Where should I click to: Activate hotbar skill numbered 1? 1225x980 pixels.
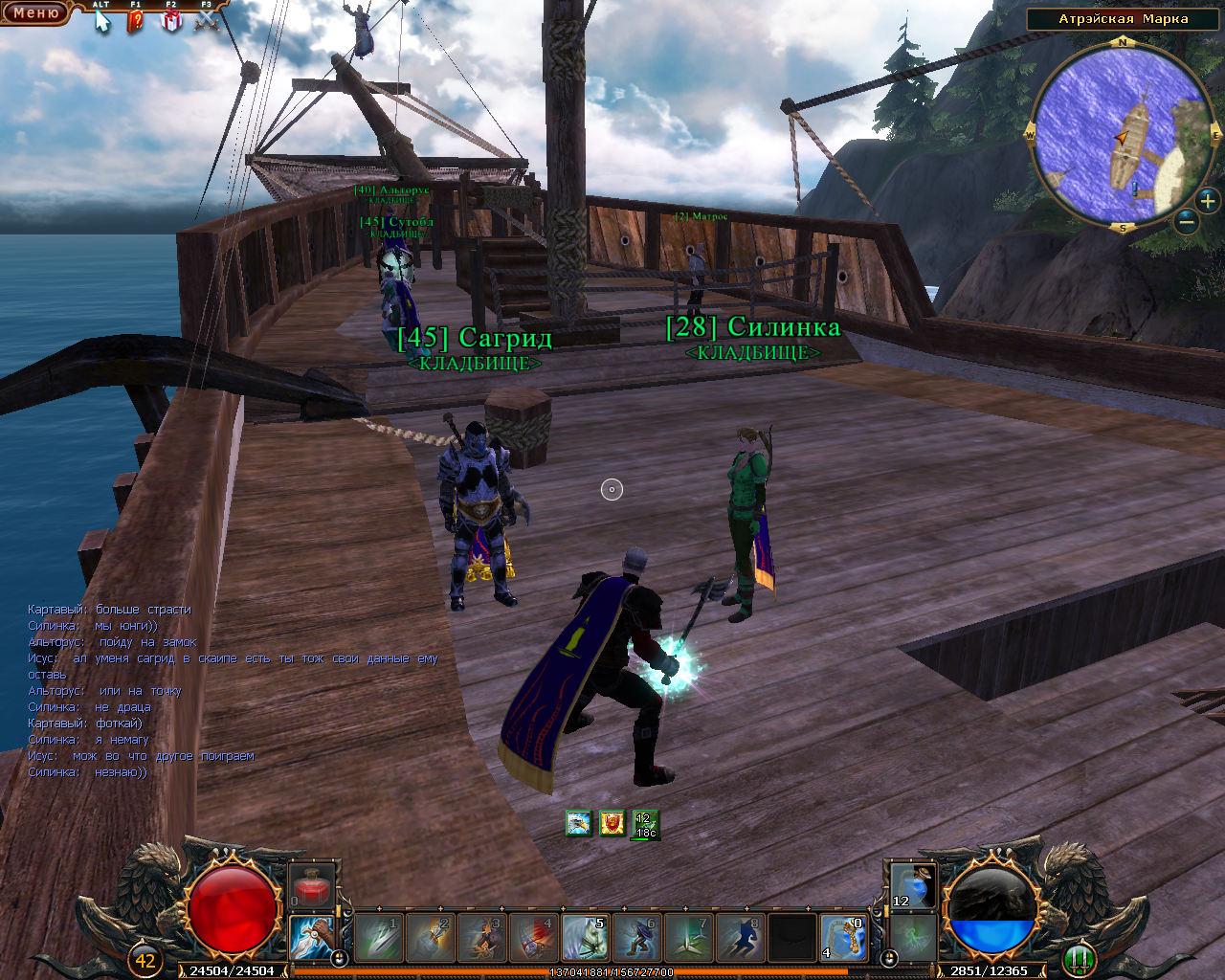[377, 938]
